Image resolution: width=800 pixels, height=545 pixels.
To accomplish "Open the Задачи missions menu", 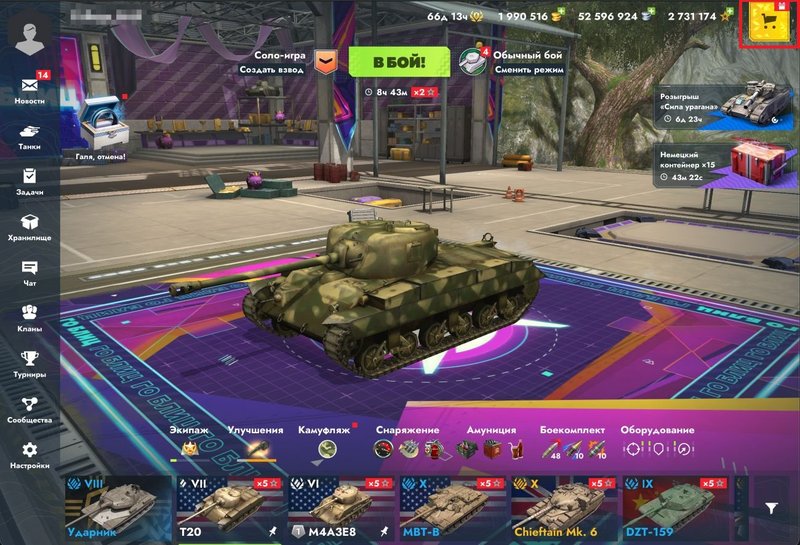I will (x=29, y=183).
